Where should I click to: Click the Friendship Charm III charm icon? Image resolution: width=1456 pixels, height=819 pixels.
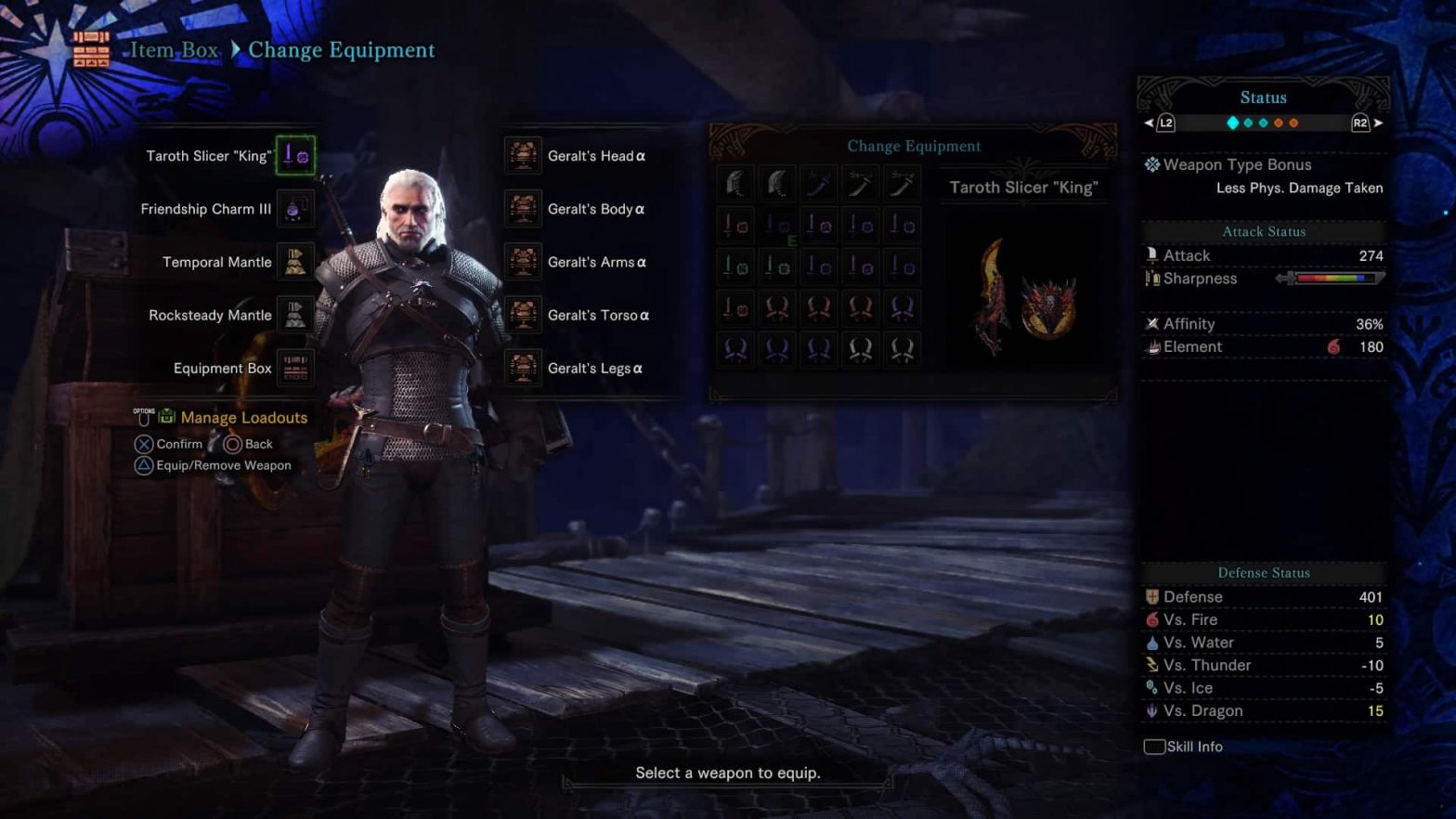tap(295, 208)
